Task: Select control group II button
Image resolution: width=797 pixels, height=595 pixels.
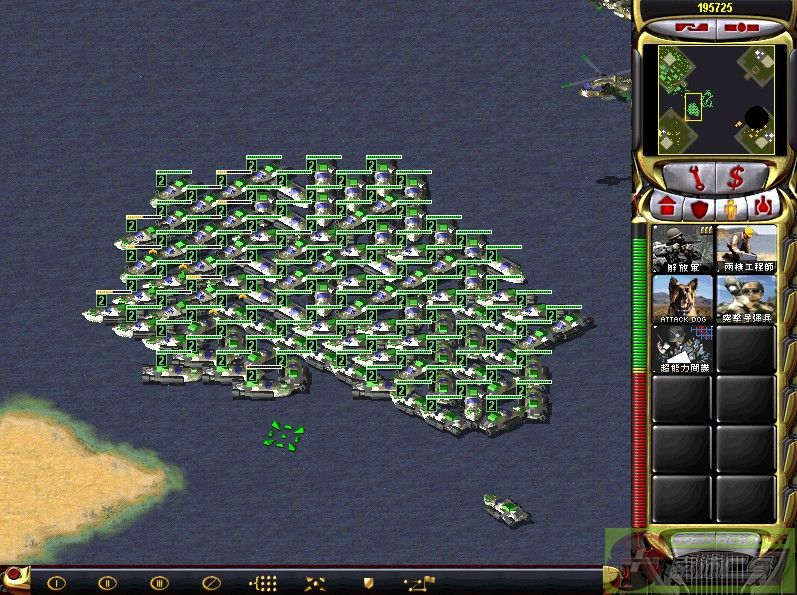Action: tap(107, 582)
